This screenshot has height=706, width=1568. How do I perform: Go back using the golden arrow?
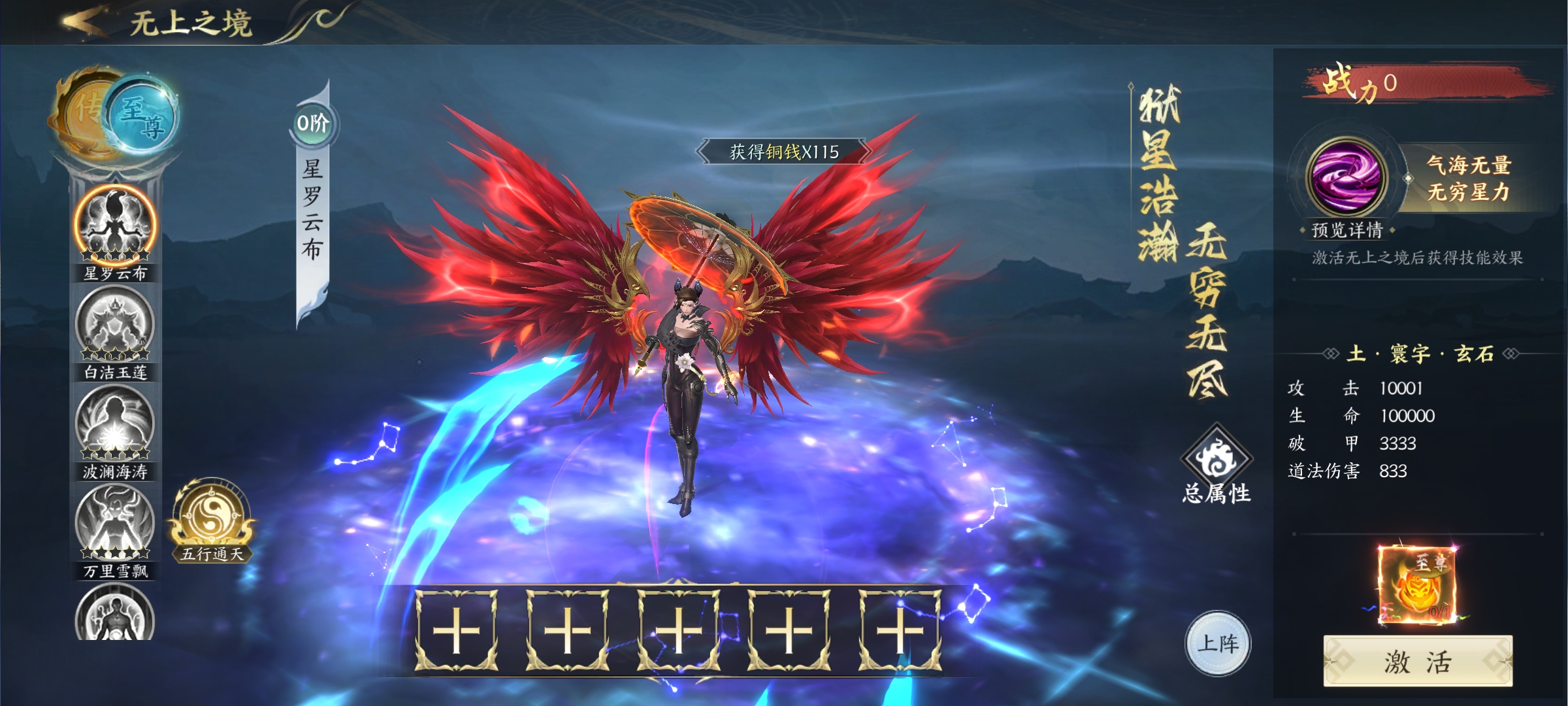[x=84, y=22]
